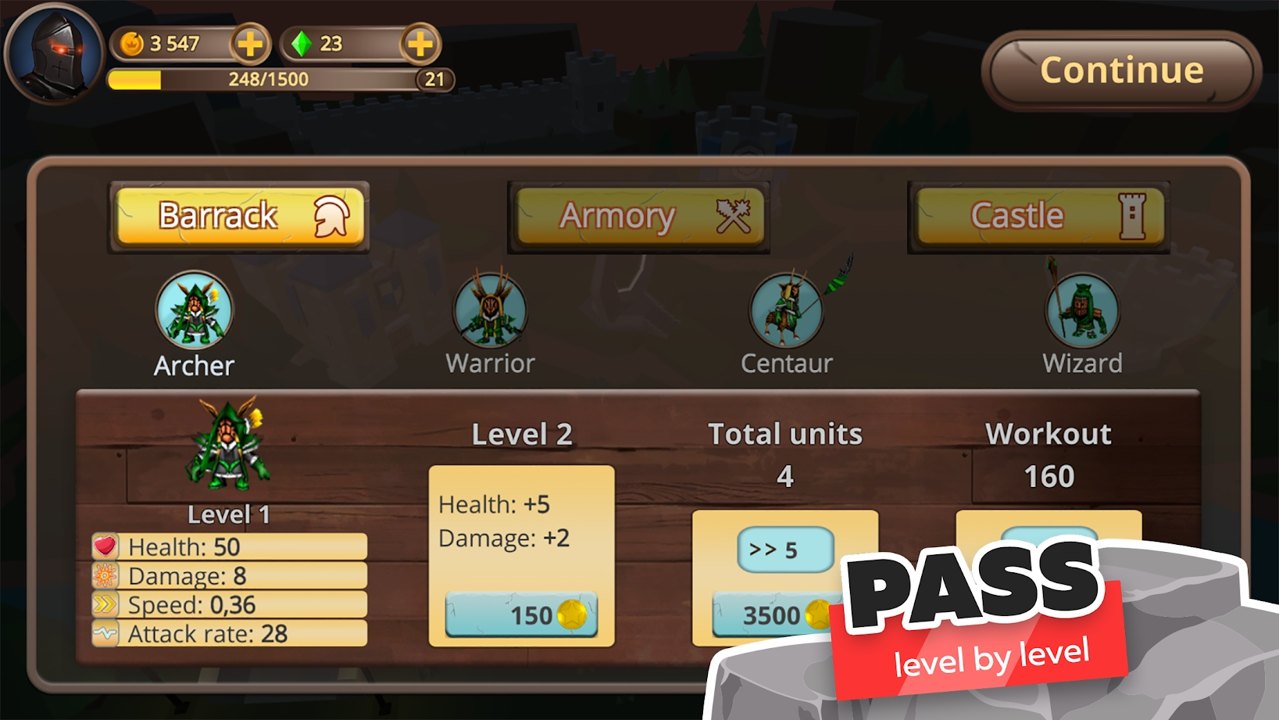Viewport: 1279px width, 720px height.
Task: Add more gold coins with plus button
Action: point(249,44)
